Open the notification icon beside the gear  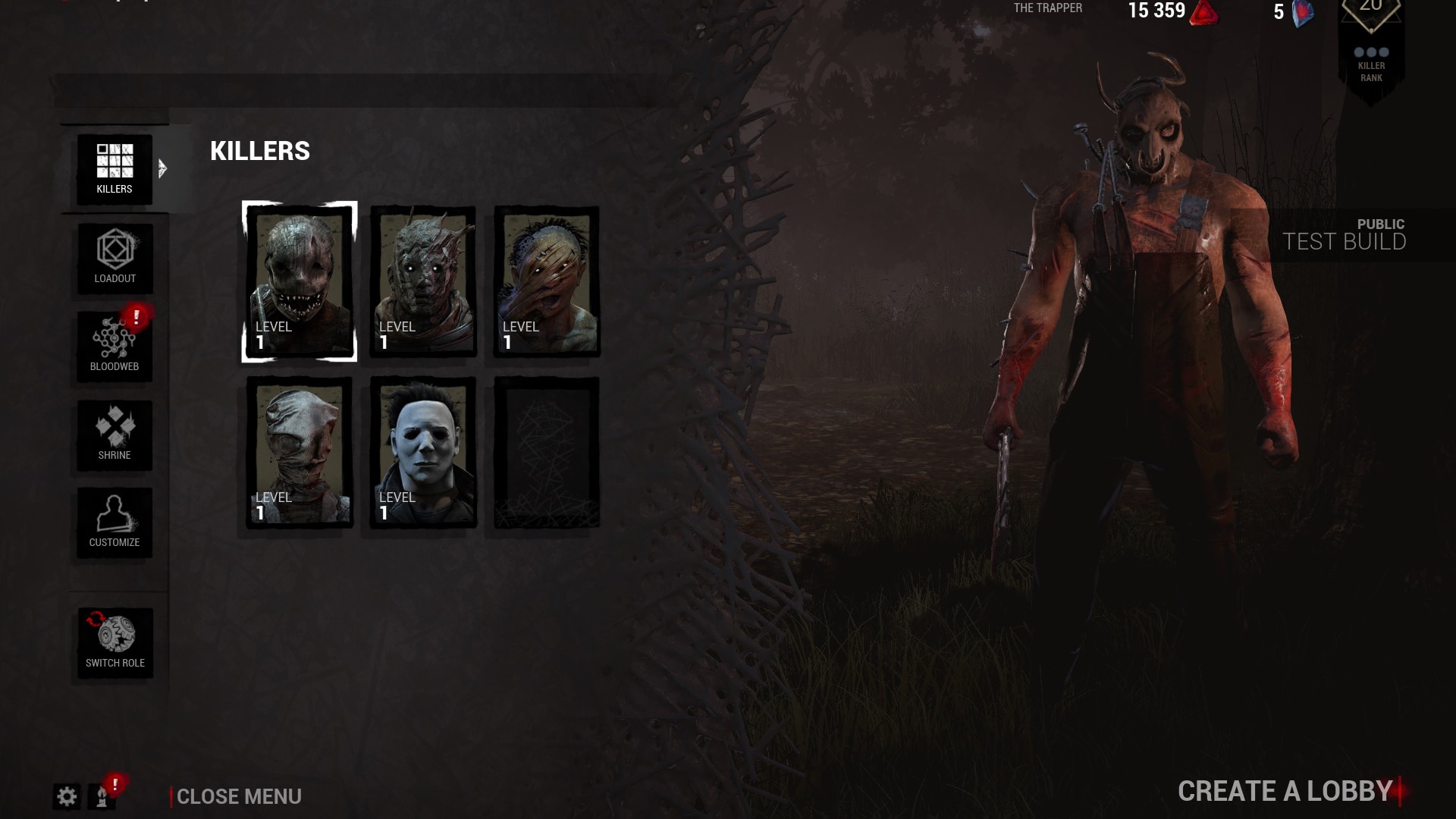[x=103, y=796]
